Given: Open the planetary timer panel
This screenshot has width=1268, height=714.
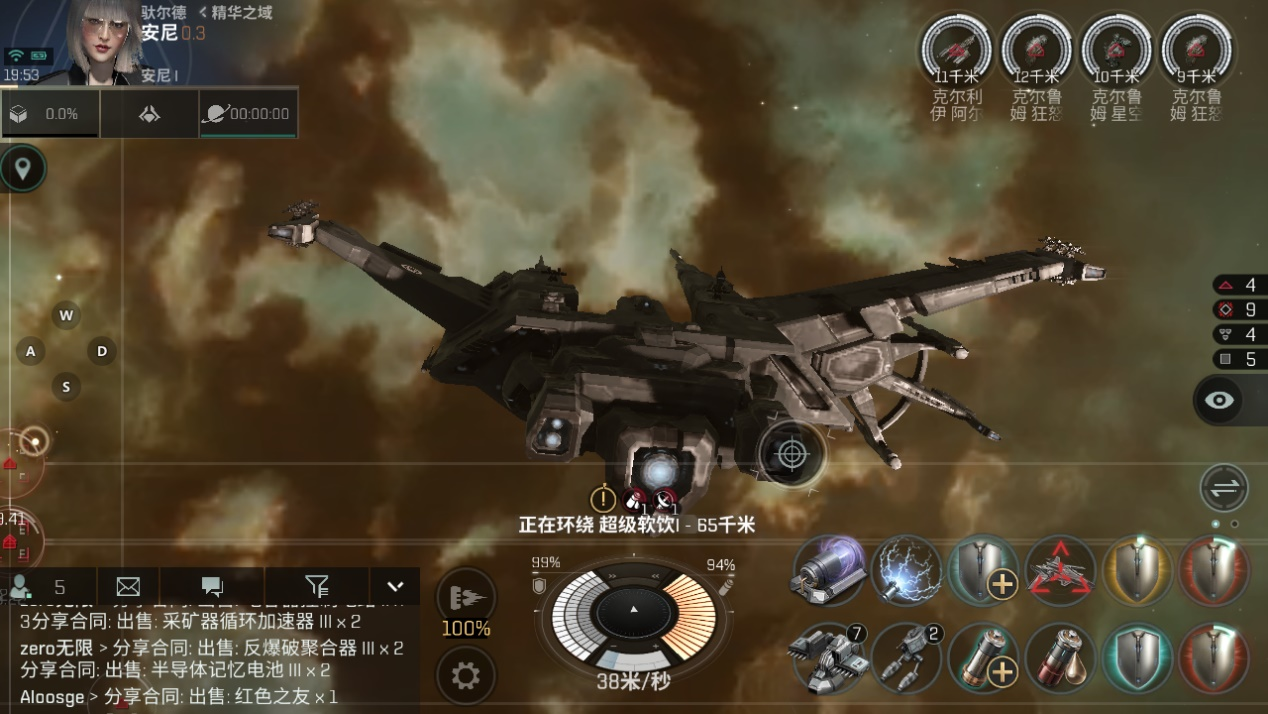Looking at the screenshot, I should (x=247, y=114).
